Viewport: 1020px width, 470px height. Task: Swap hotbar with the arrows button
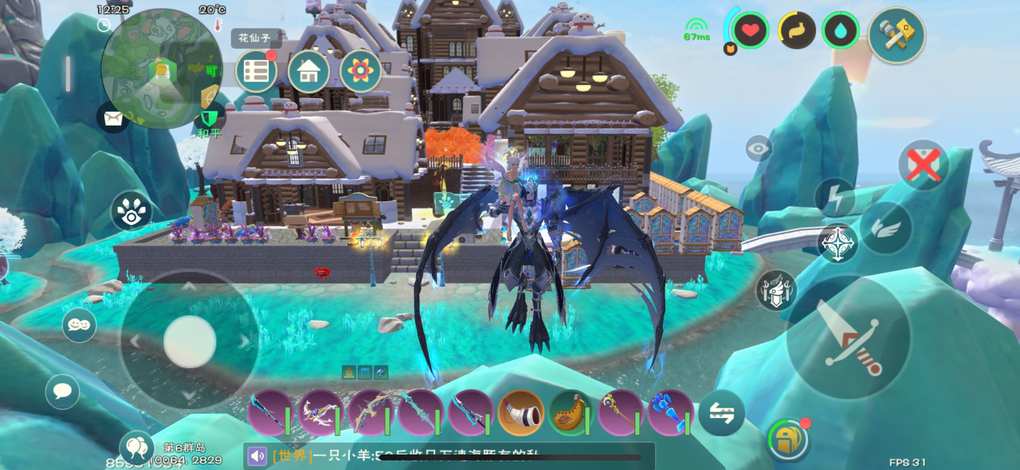(x=721, y=412)
